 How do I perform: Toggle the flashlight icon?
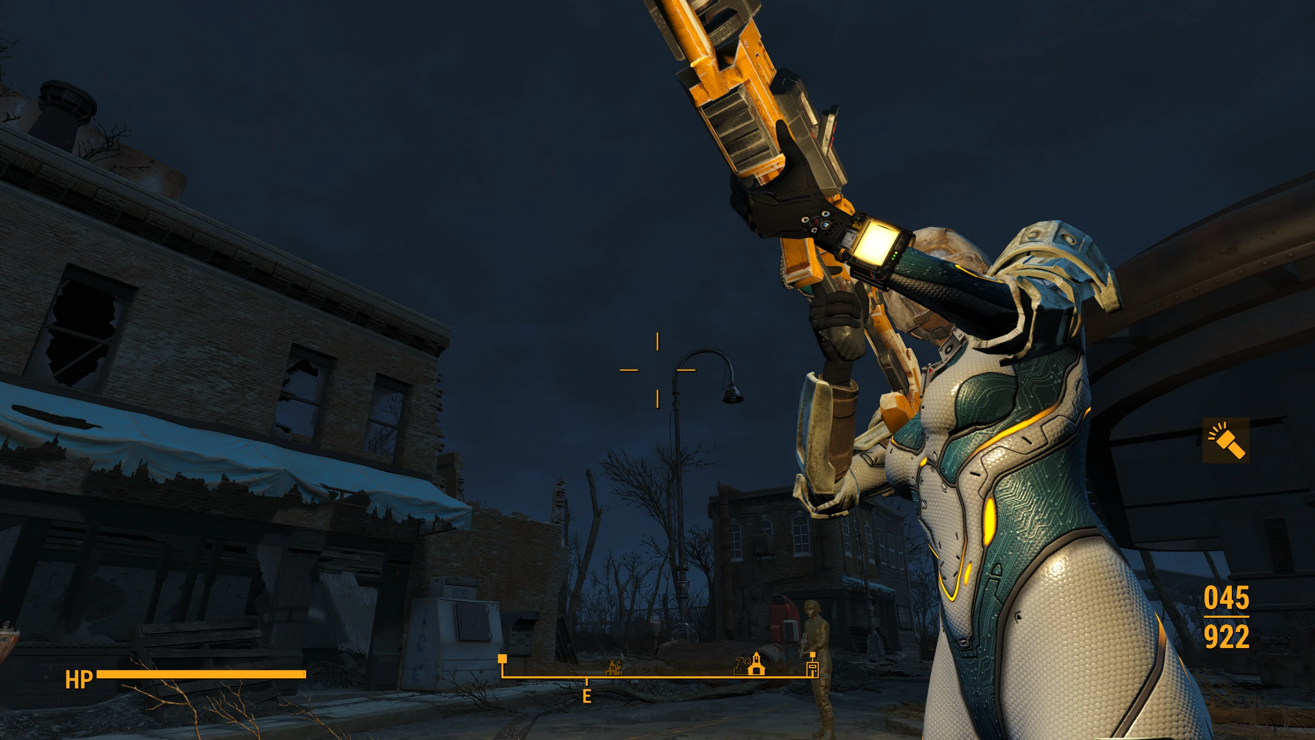click(1226, 440)
